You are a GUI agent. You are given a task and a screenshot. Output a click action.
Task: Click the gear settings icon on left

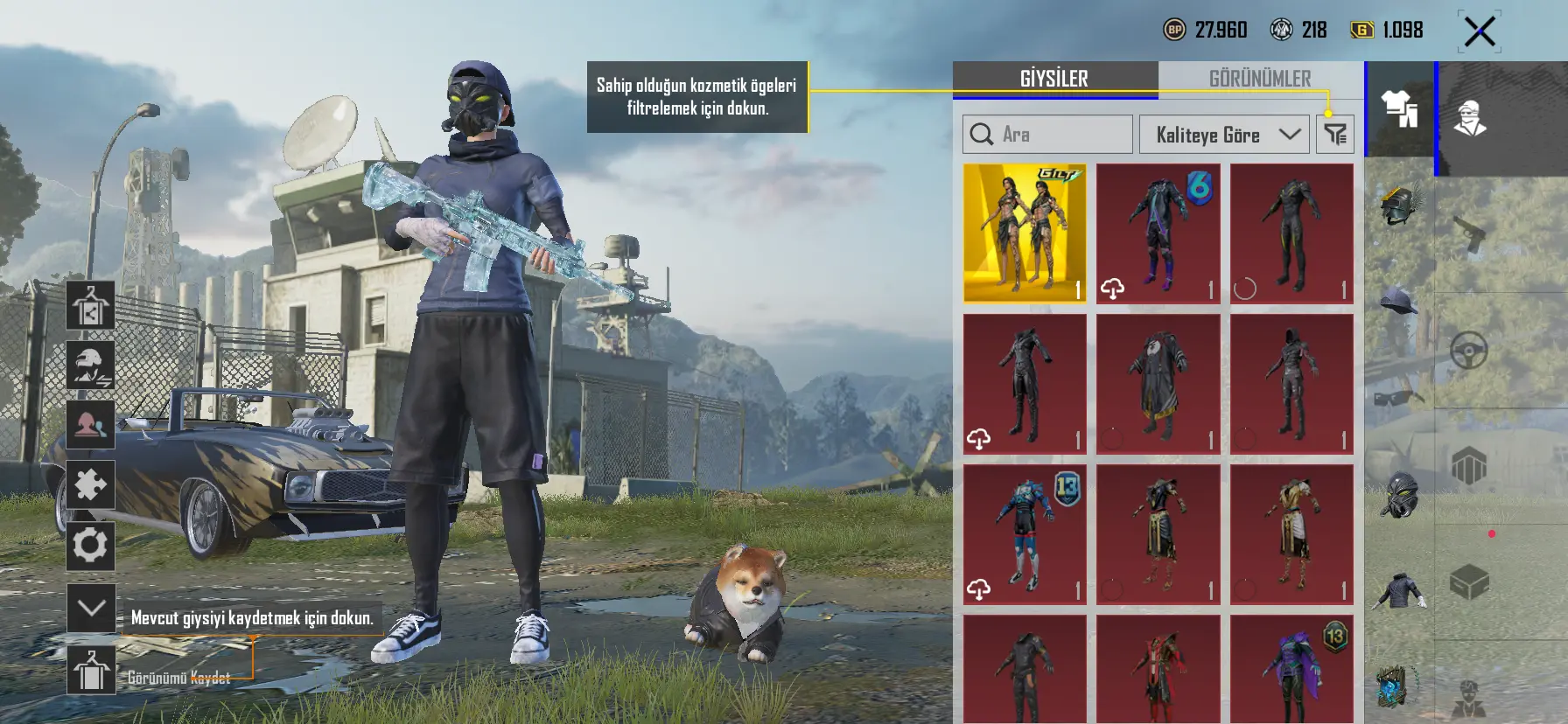pos(90,546)
